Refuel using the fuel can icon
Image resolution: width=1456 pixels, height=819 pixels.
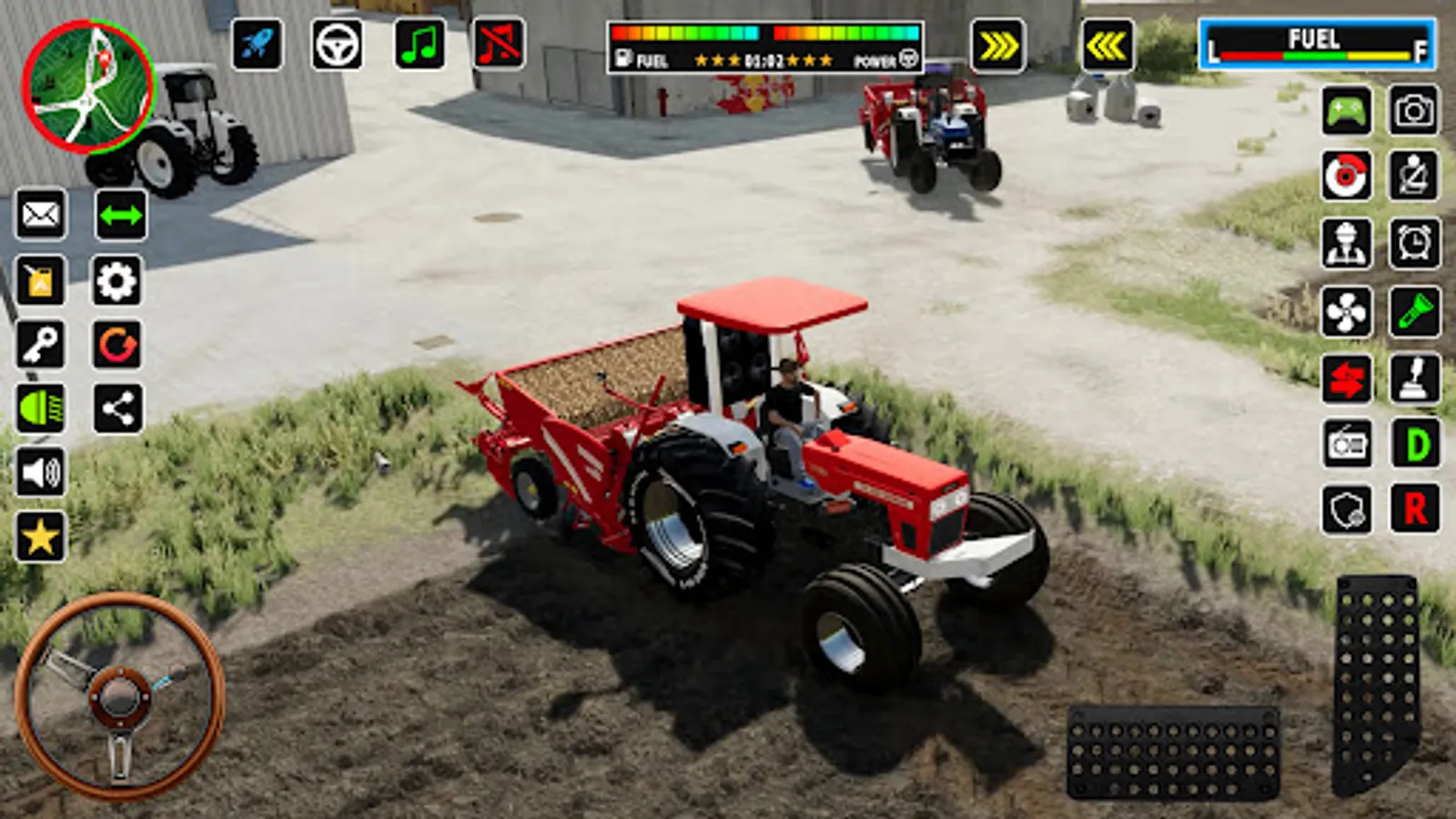tap(36, 281)
